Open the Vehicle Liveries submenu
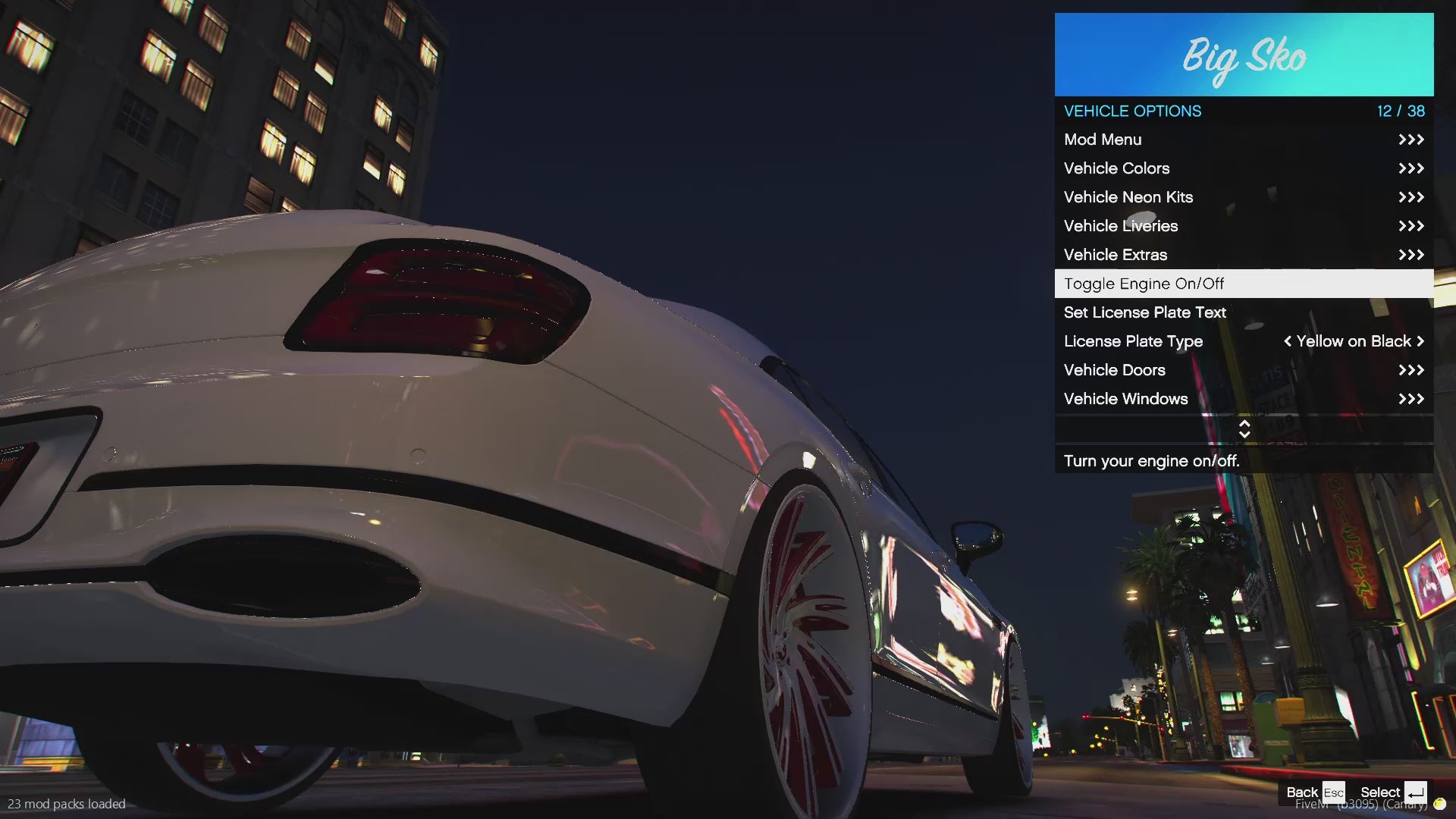The width and height of the screenshot is (1456, 819). [x=1244, y=226]
